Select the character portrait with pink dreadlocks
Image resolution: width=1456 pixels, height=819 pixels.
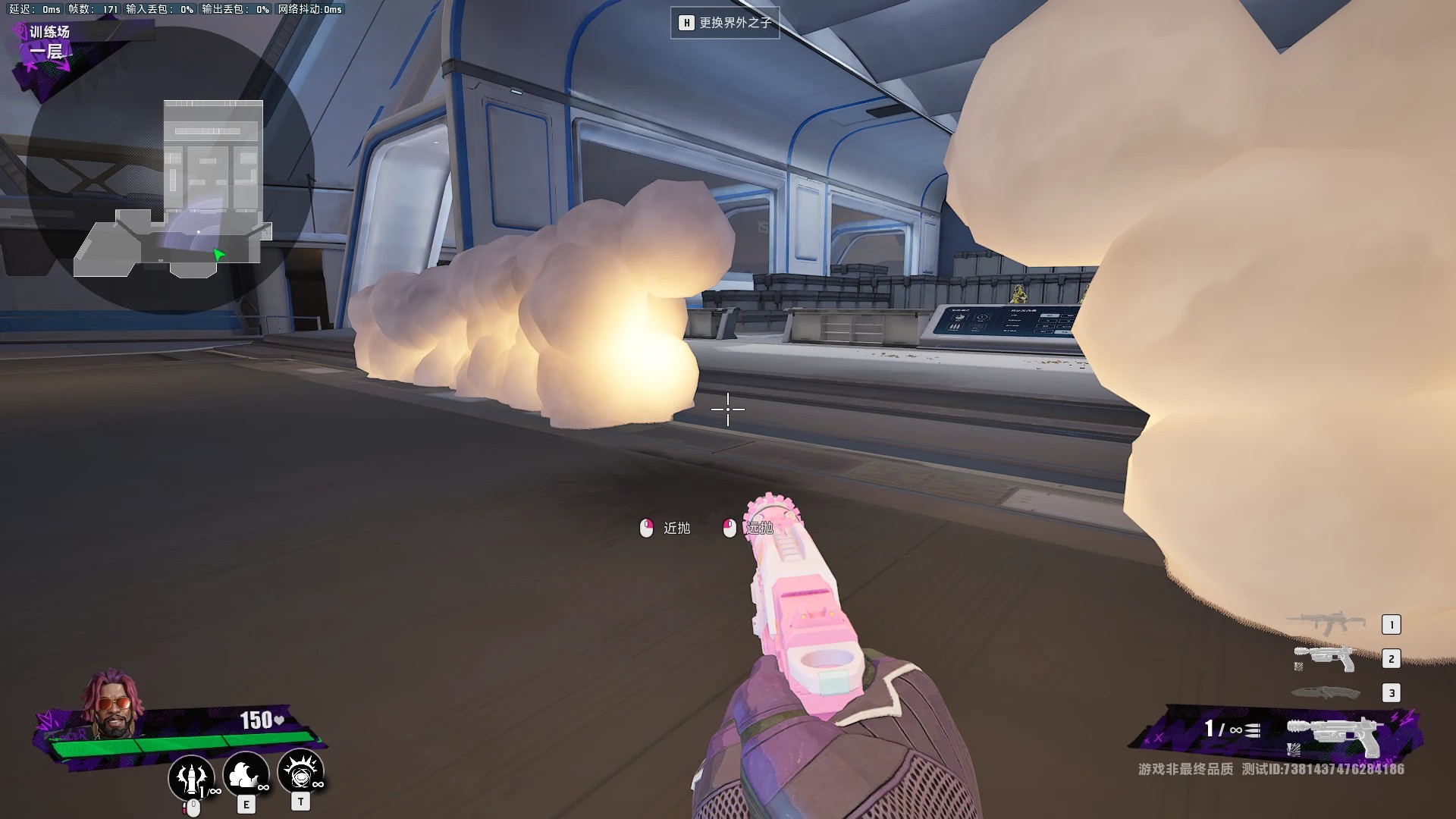[x=113, y=704]
